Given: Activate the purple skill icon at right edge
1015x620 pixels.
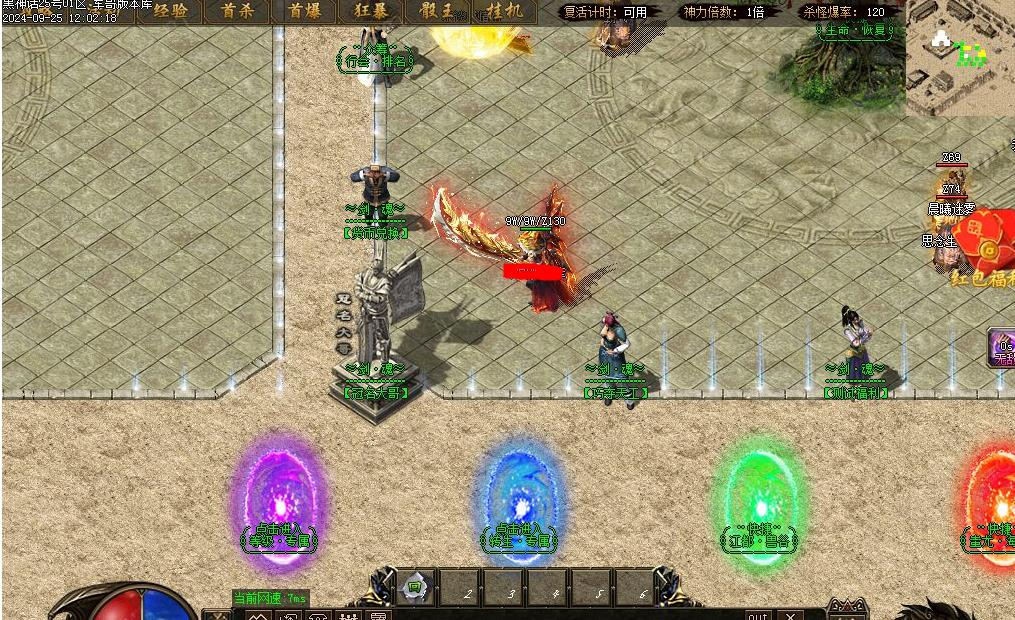Looking at the screenshot, I should [1002, 347].
